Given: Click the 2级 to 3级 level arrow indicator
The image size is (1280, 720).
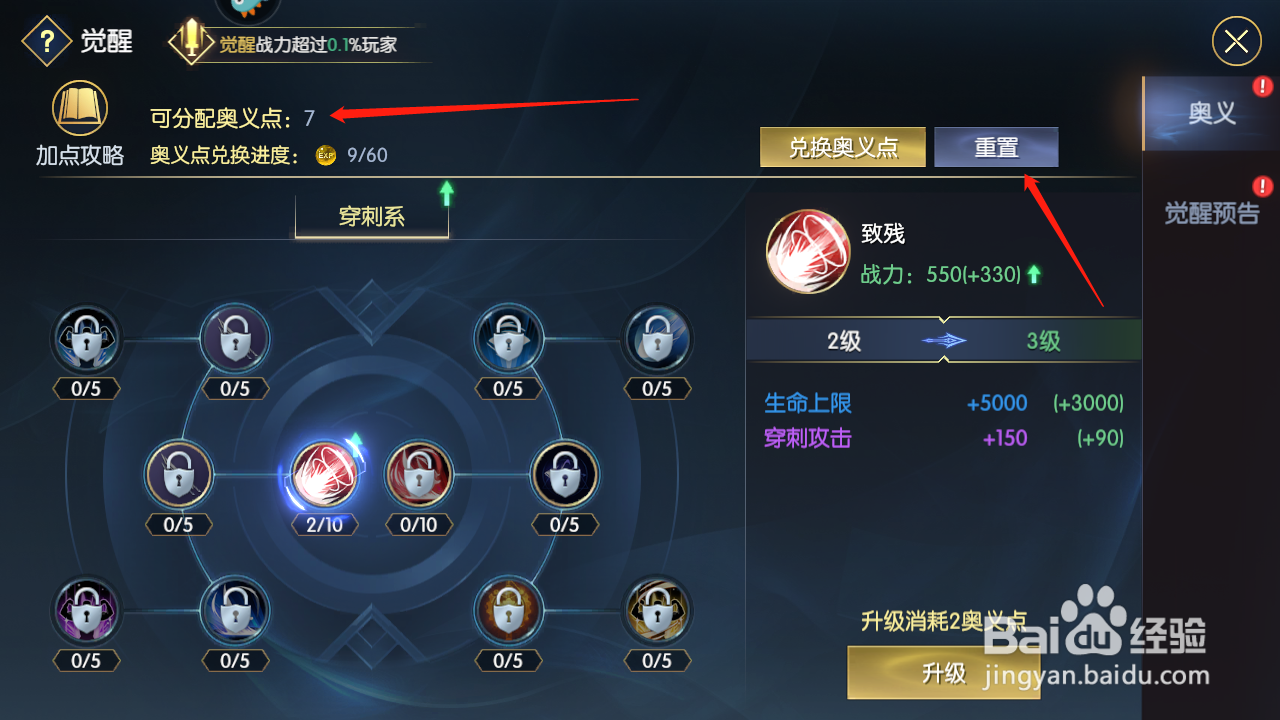Looking at the screenshot, I should click(944, 340).
